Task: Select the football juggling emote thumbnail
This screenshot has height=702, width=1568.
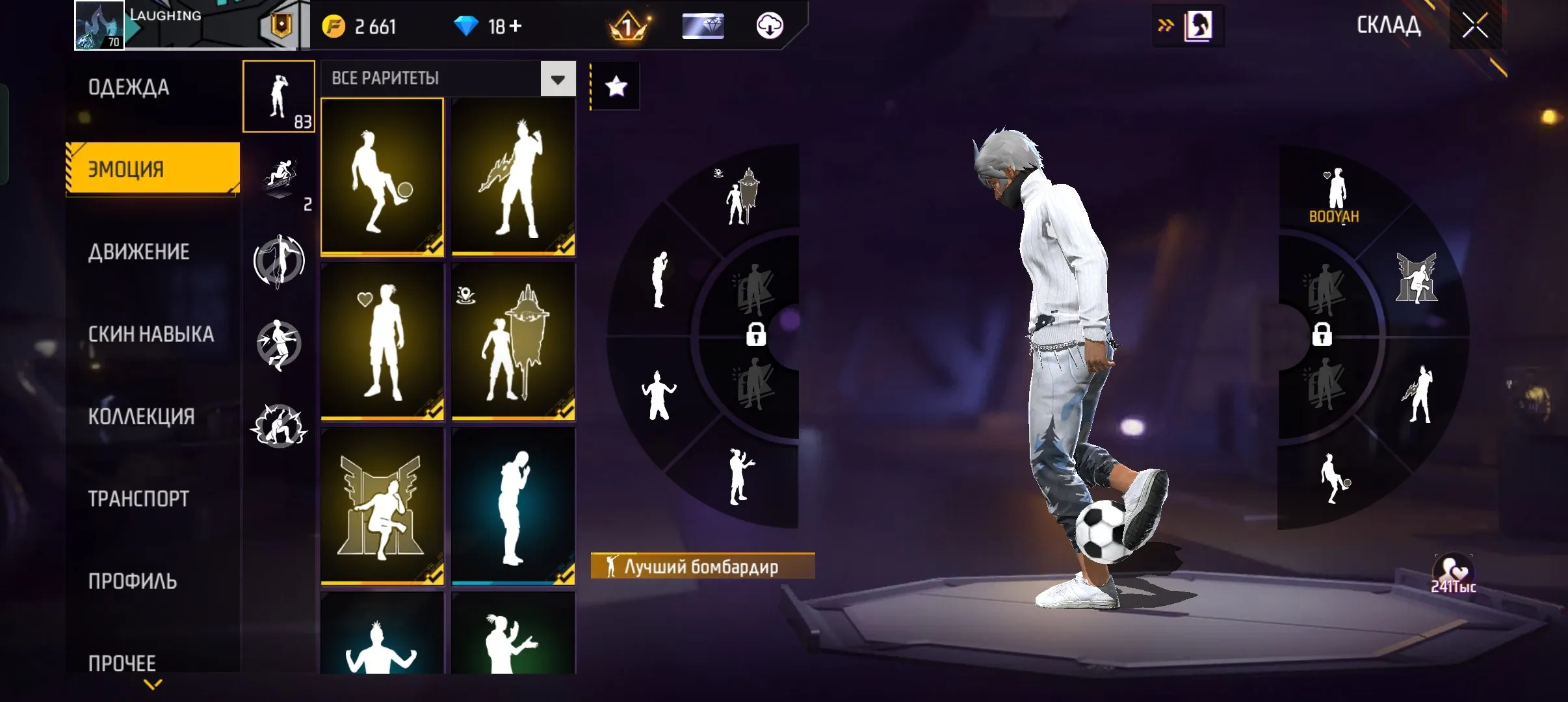Action: pos(382,175)
